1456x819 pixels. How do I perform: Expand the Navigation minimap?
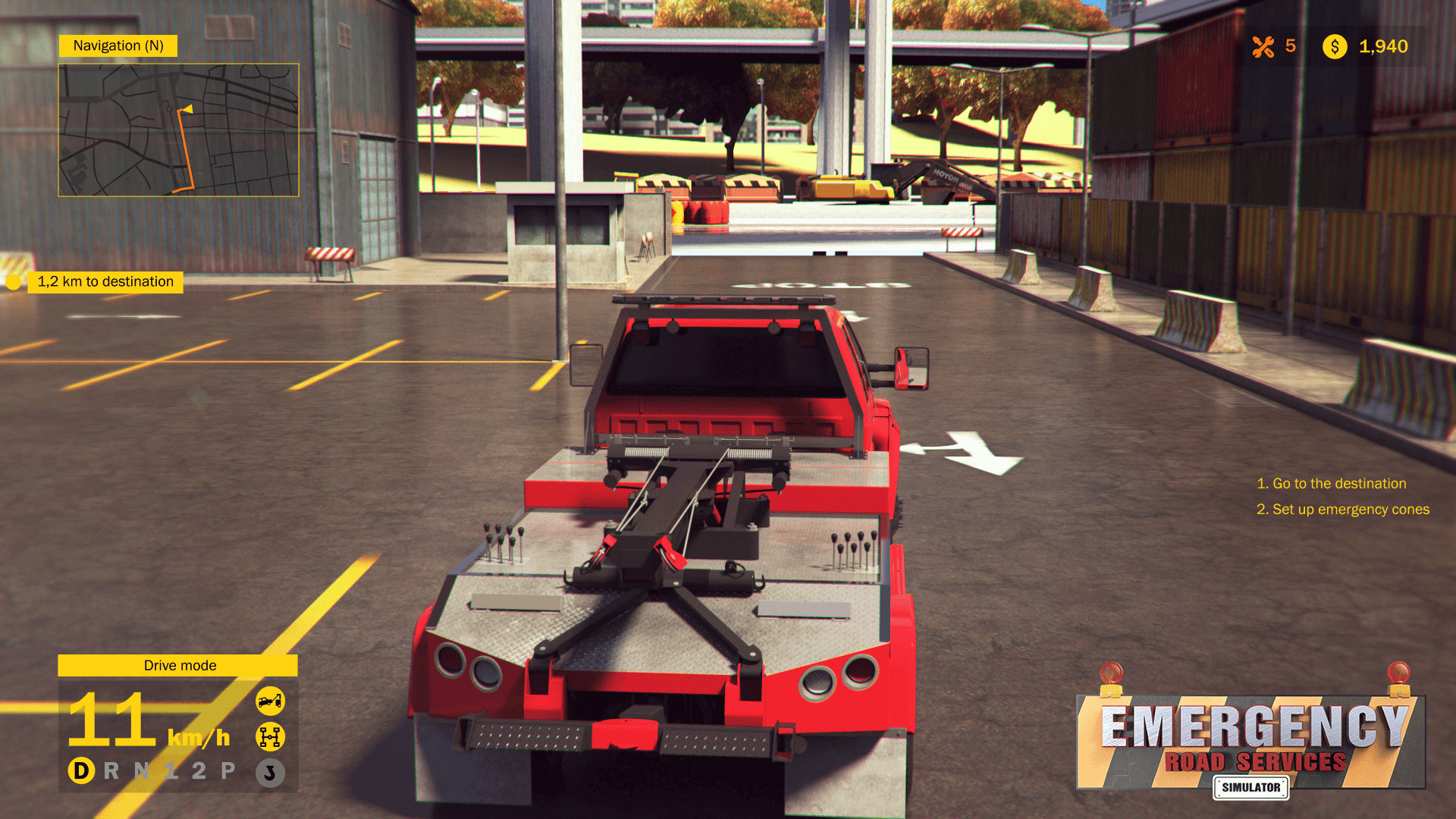click(178, 129)
